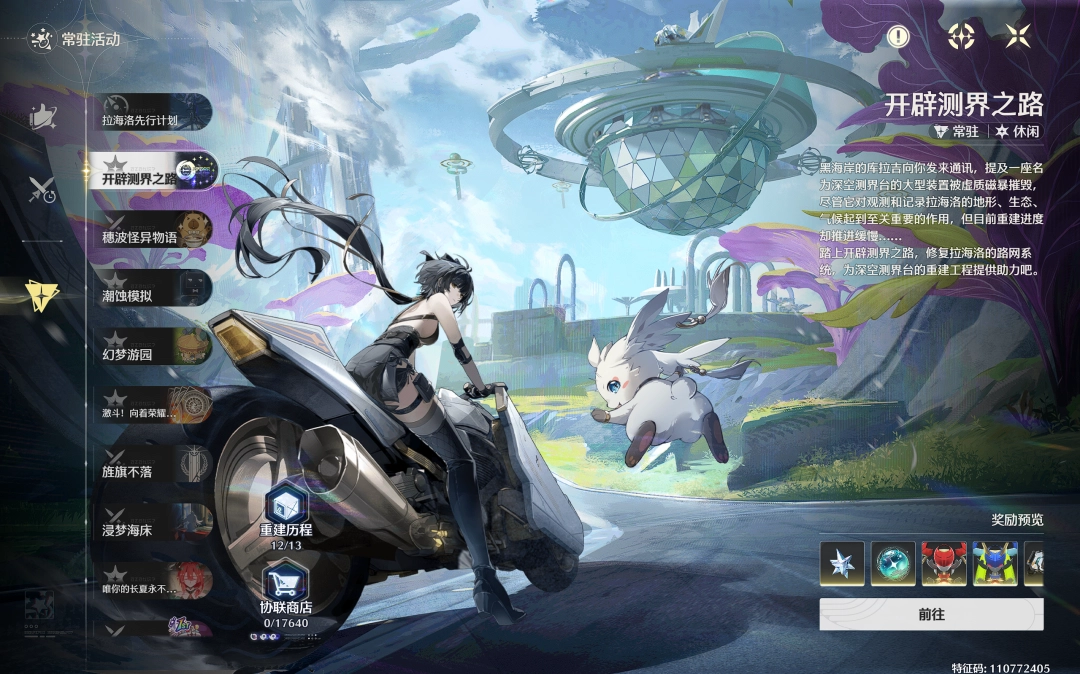The width and height of the screenshot is (1080, 674).
Task: Switch to the thumbs-up category tab
Action: click(x=42, y=117)
